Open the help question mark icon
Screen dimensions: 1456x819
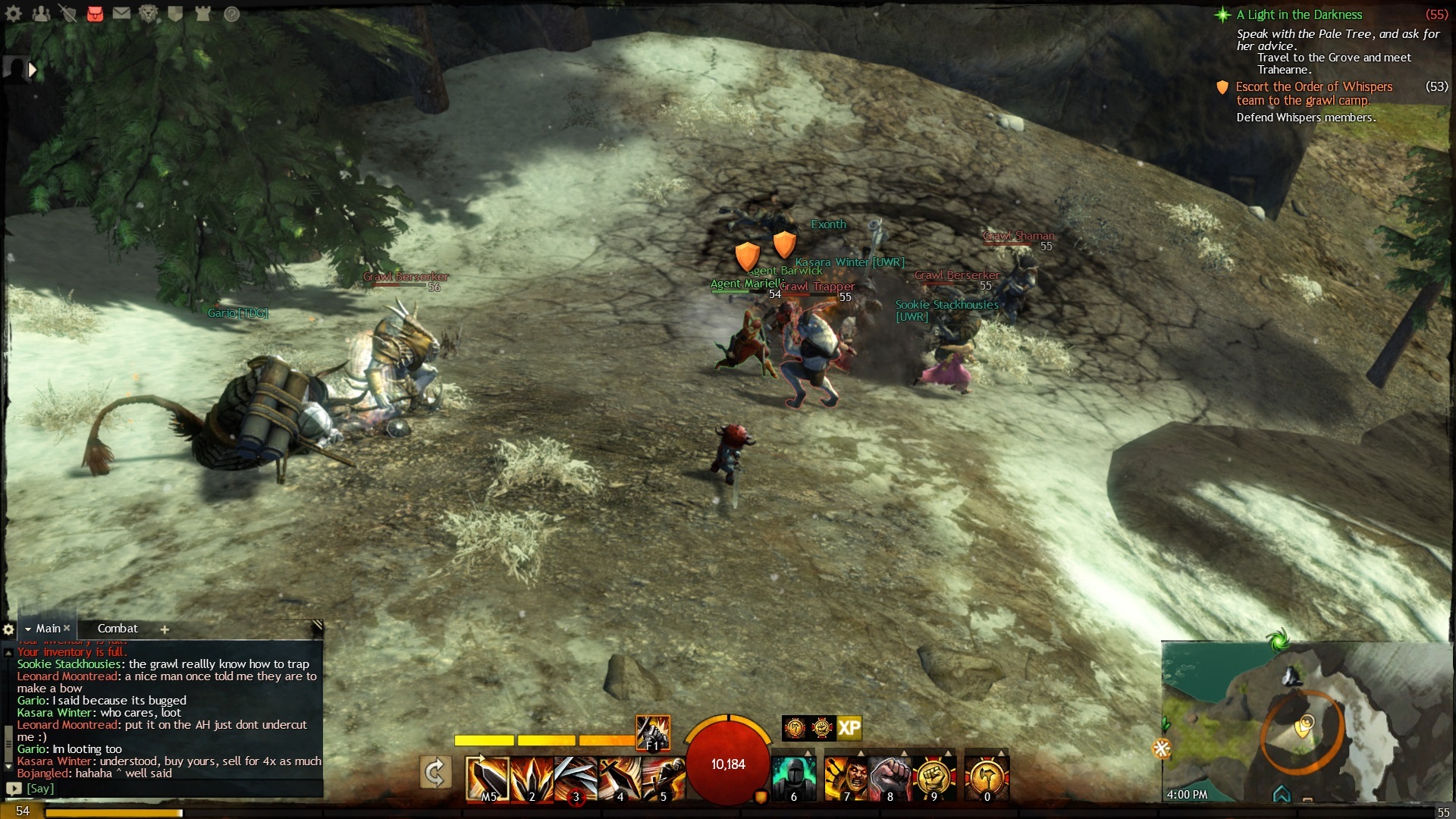point(231,14)
